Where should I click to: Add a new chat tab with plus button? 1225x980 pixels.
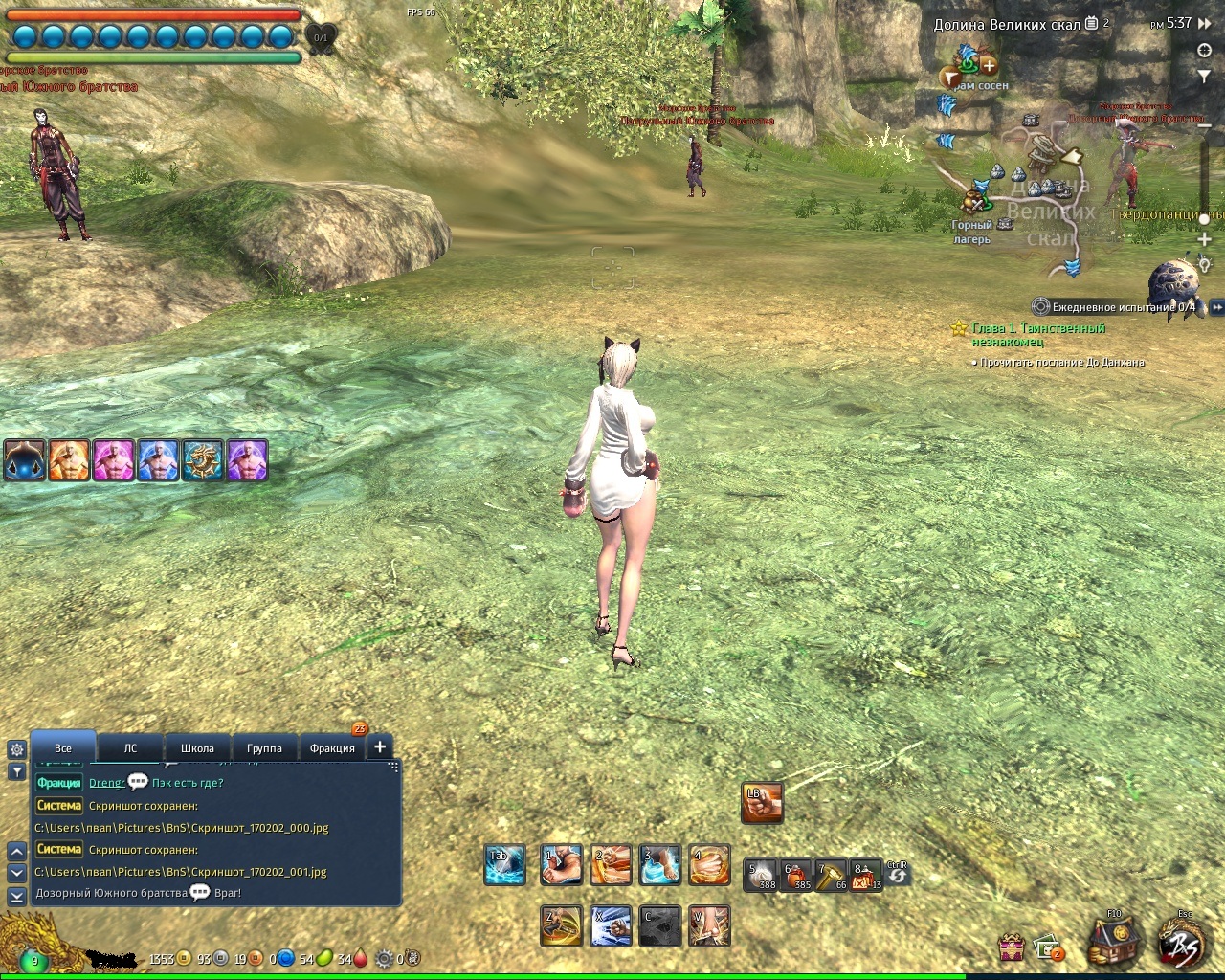click(380, 747)
